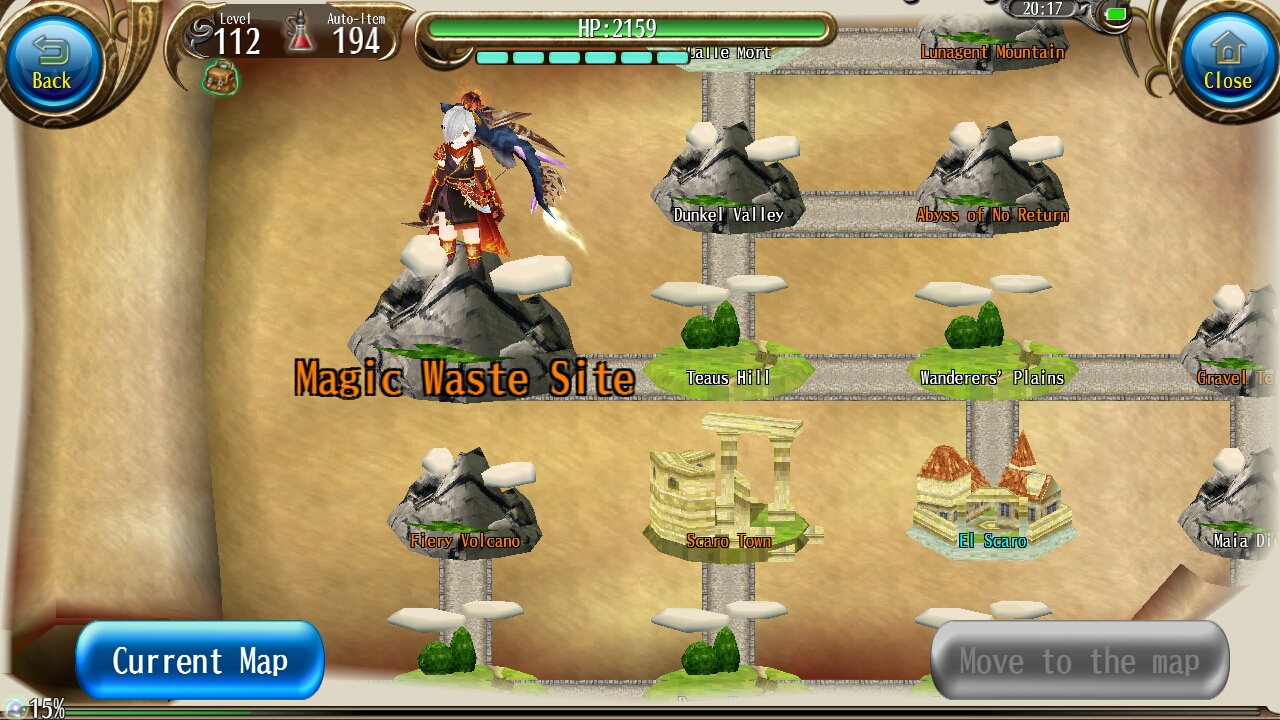Open the item bag icon under the Level display
The width and height of the screenshot is (1280, 720).
click(x=219, y=77)
